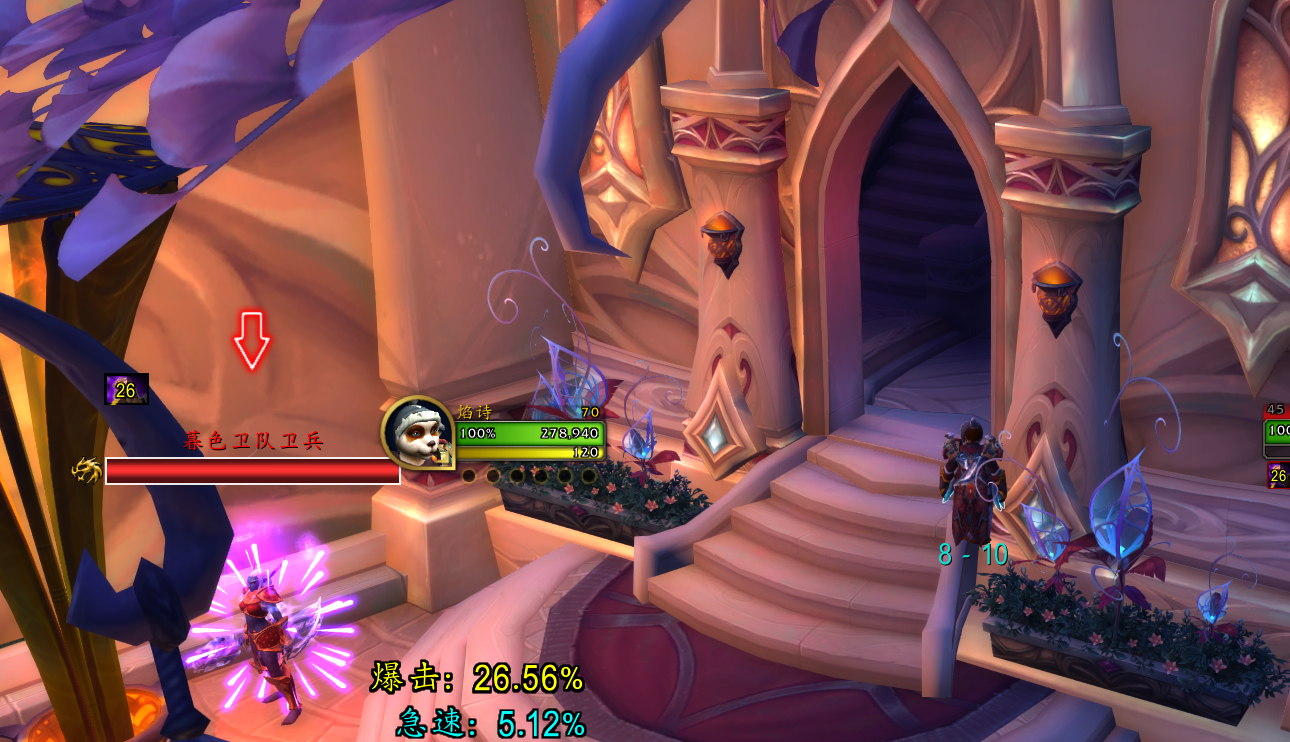Image resolution: width=1290 pixels, height=742 pixels.
Task: Target the 暮色卫队卫兵 enemy nameplate
Action: pyautogui.click(x=252, y=471)
